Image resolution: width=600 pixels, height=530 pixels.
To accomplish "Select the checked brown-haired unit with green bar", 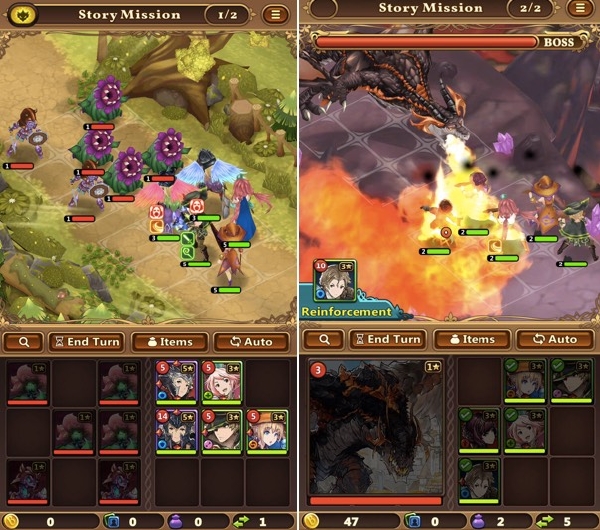I will click(x=479, y=477).
